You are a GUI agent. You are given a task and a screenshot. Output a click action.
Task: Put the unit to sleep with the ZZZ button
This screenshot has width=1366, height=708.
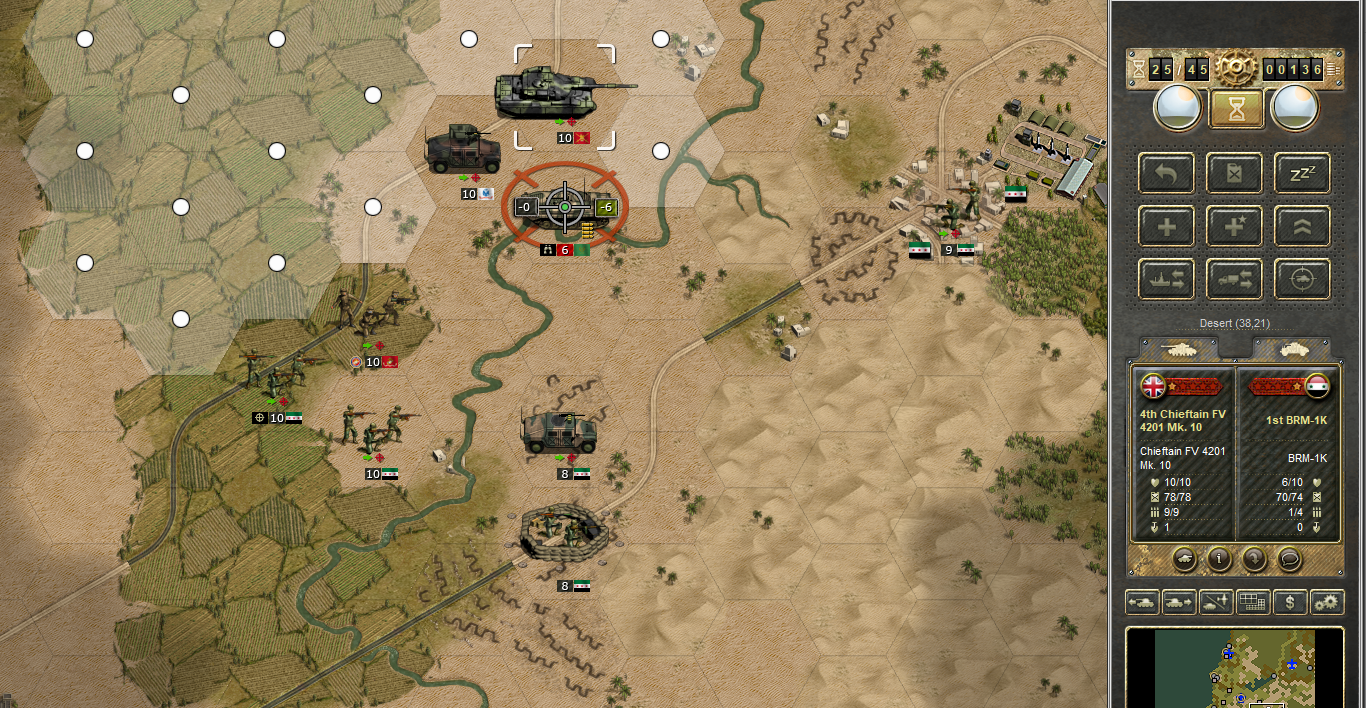click(x=1302, y=173)
